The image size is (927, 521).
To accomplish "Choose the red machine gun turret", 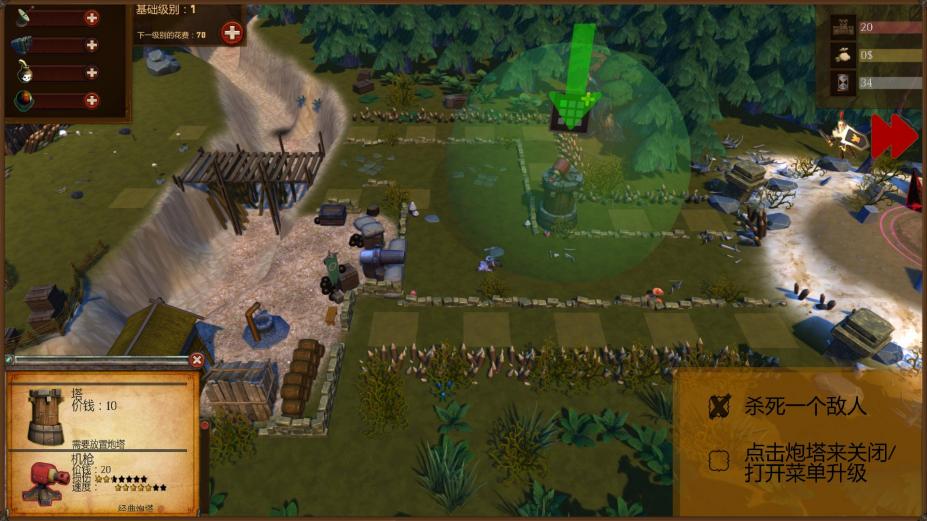I will coord(44,480).
